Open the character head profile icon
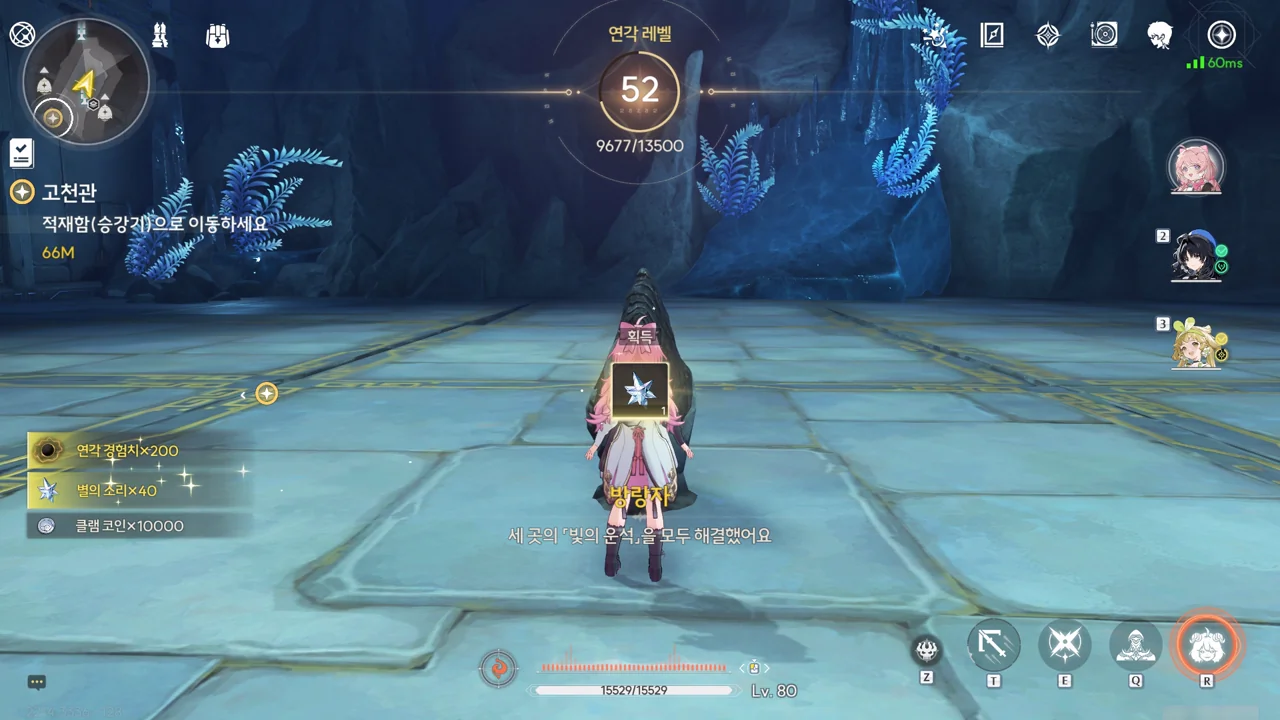Image resolution: width=1280 pixels, height=720 pixels. (1160, 36)
